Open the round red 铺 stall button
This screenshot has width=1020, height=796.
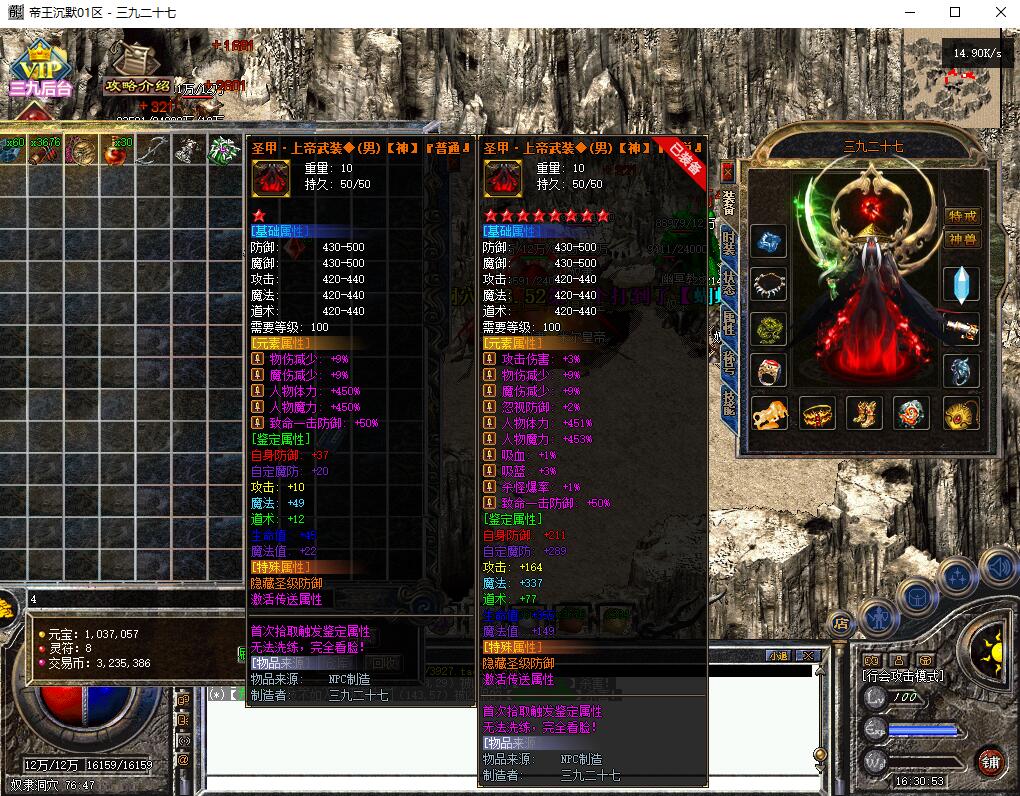point(989,762)
